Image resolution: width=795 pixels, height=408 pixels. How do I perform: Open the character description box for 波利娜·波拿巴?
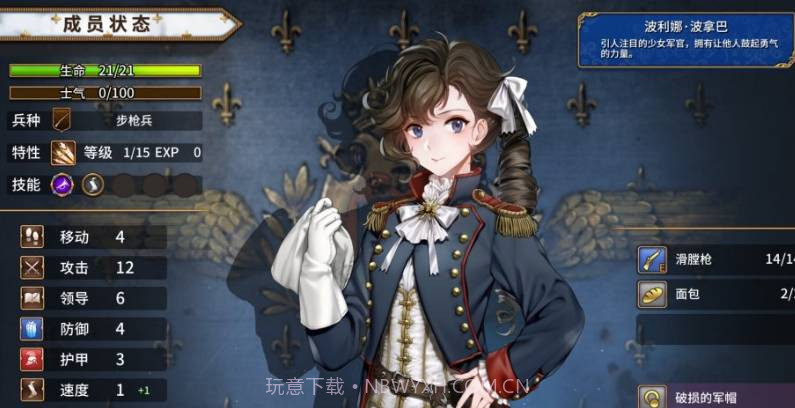click(685, 40)
